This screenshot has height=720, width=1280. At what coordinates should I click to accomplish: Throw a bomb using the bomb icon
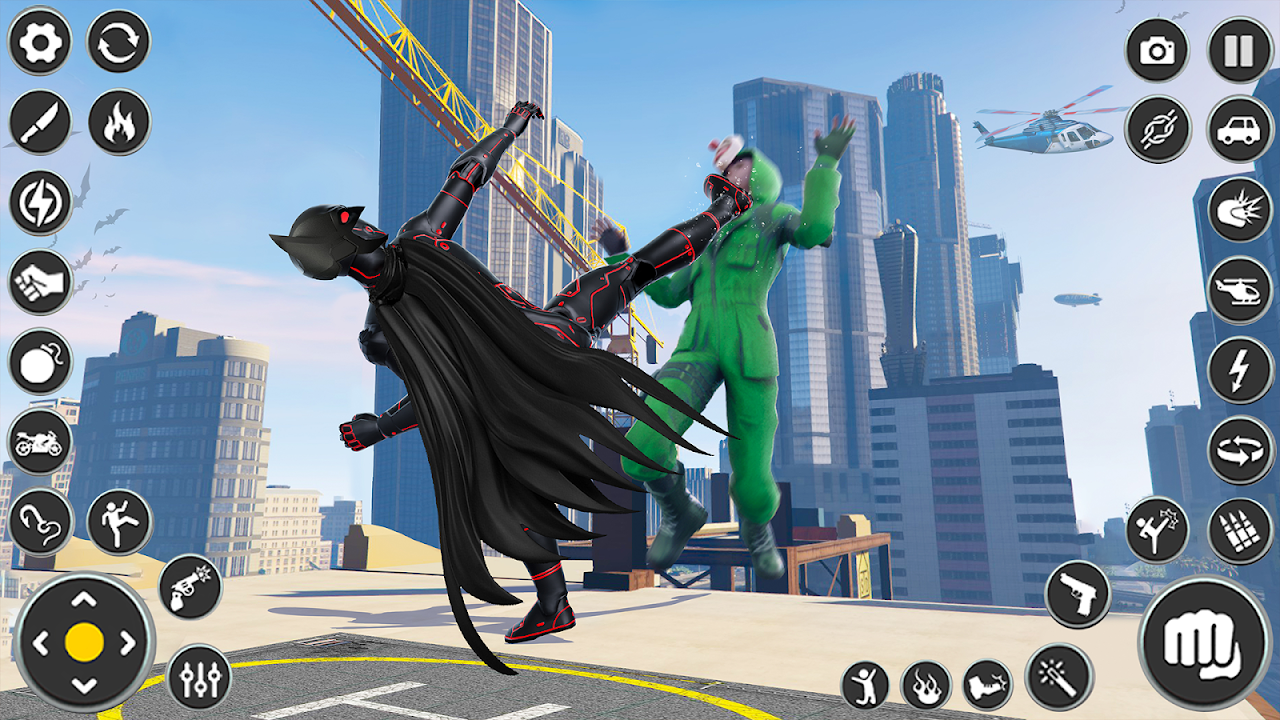[39, 361]
